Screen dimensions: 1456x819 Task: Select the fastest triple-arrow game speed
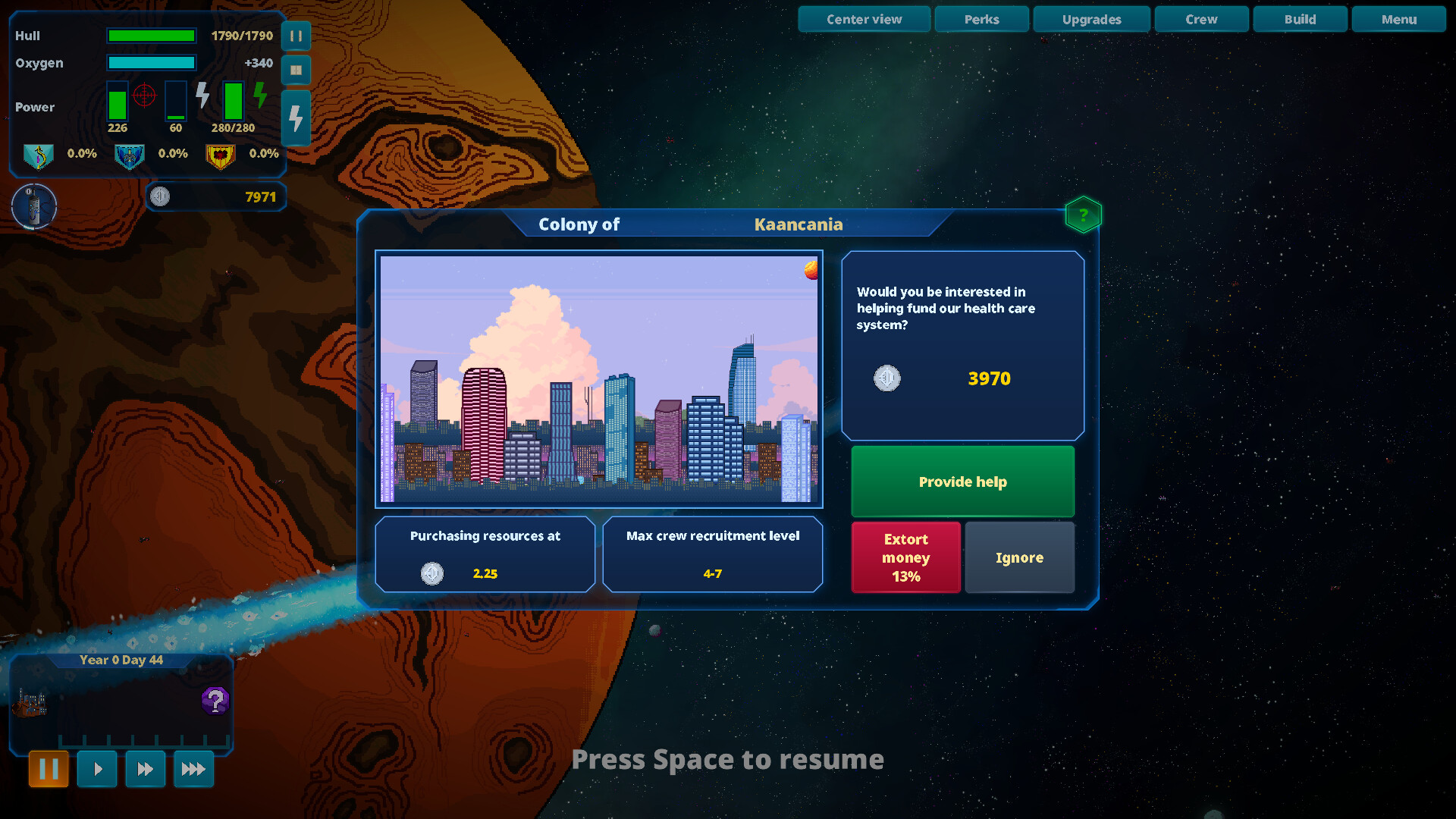click(x=193, y=768)
